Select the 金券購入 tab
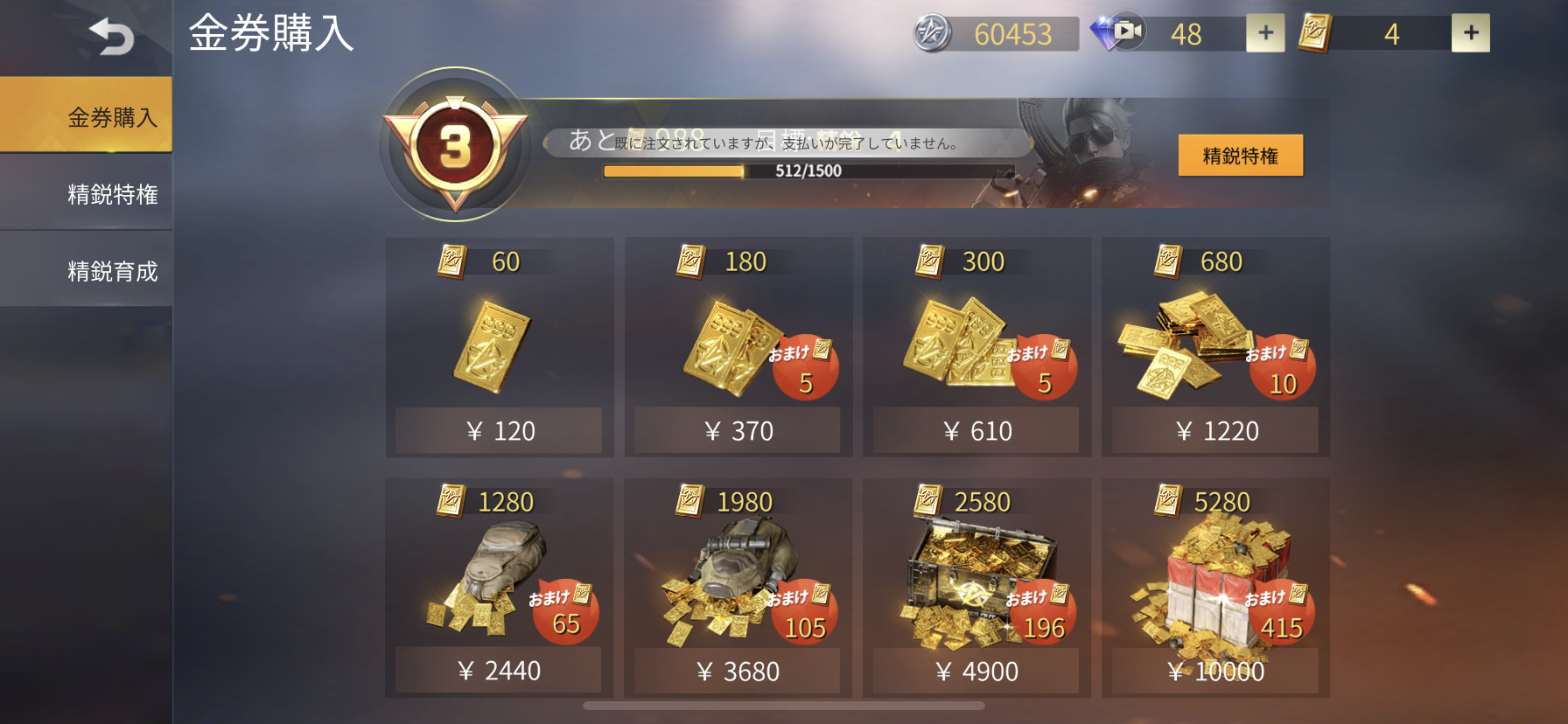 click(87, 116)
